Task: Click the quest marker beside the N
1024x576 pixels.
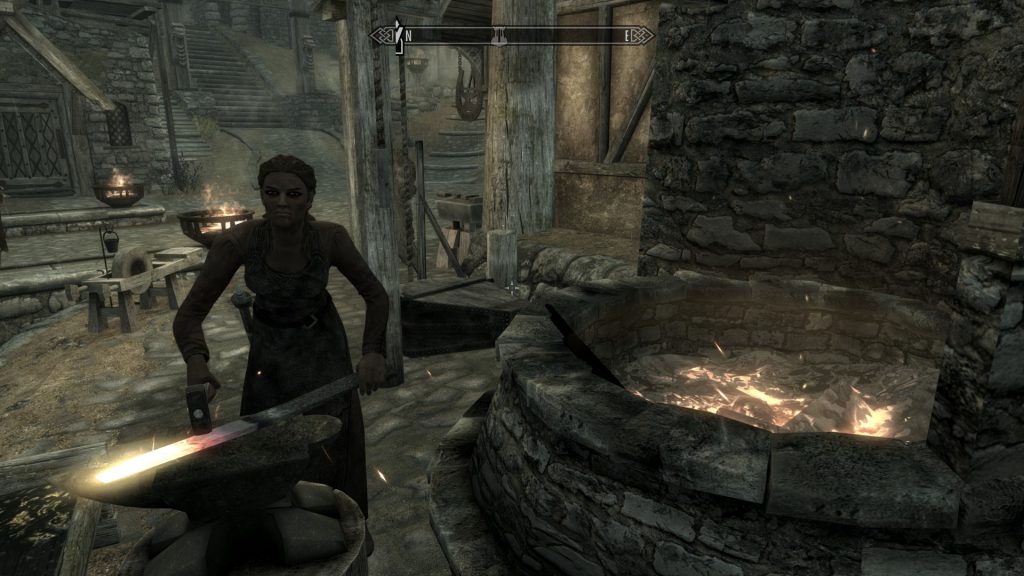Action: point(397,34)
